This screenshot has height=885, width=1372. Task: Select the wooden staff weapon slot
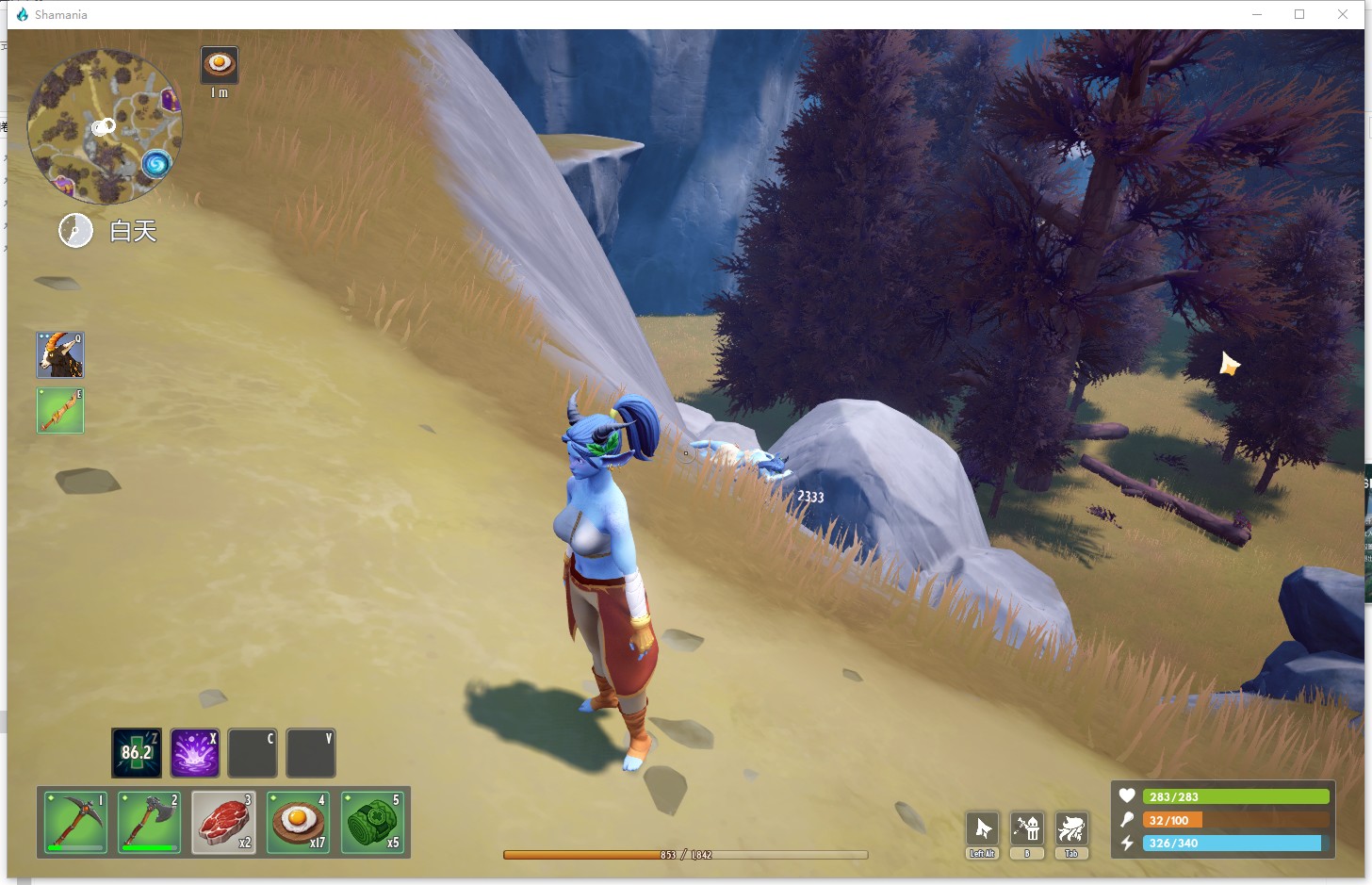[x=60, y=411]
